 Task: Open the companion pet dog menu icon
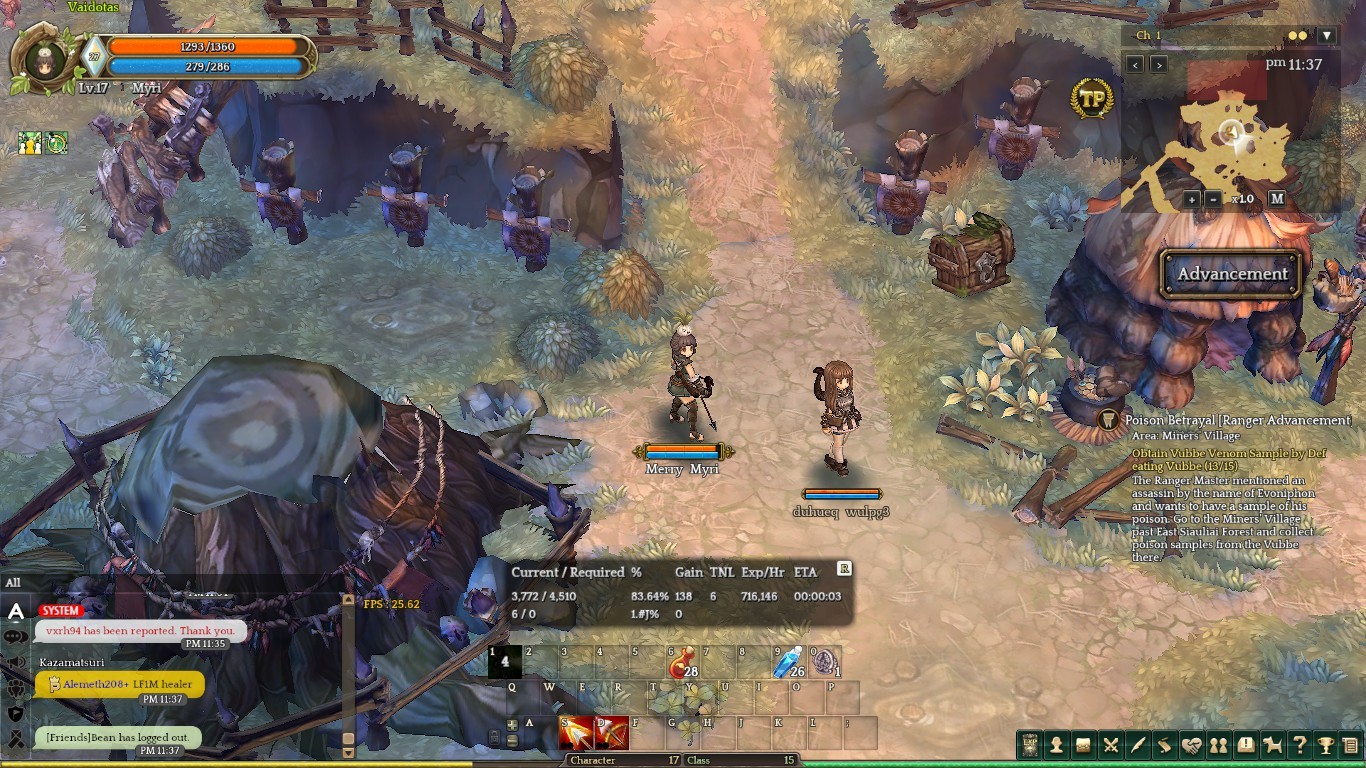pyautogui.click(x=1271, y=745)
